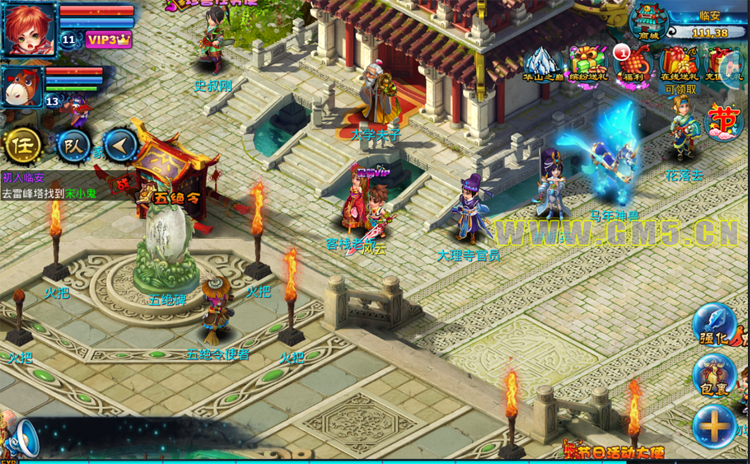750x464 pixels.
Task: Open the player character portrait
Action: [x=28, y=27]
